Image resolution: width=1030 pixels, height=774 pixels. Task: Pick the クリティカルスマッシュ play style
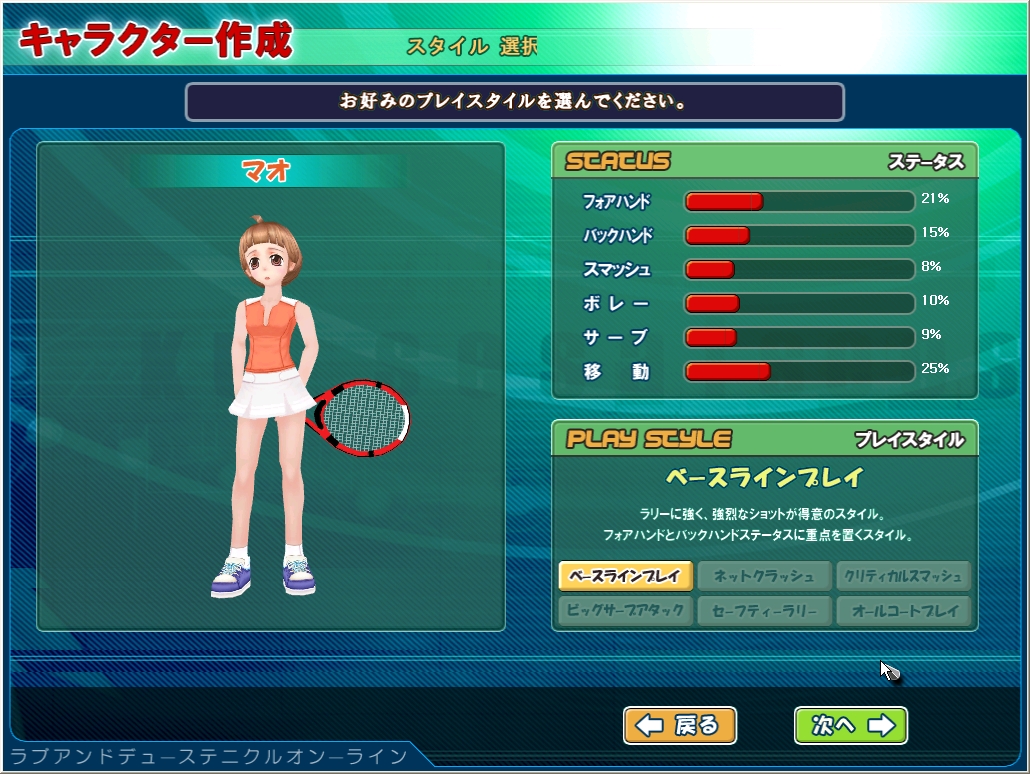click(904, 576)
